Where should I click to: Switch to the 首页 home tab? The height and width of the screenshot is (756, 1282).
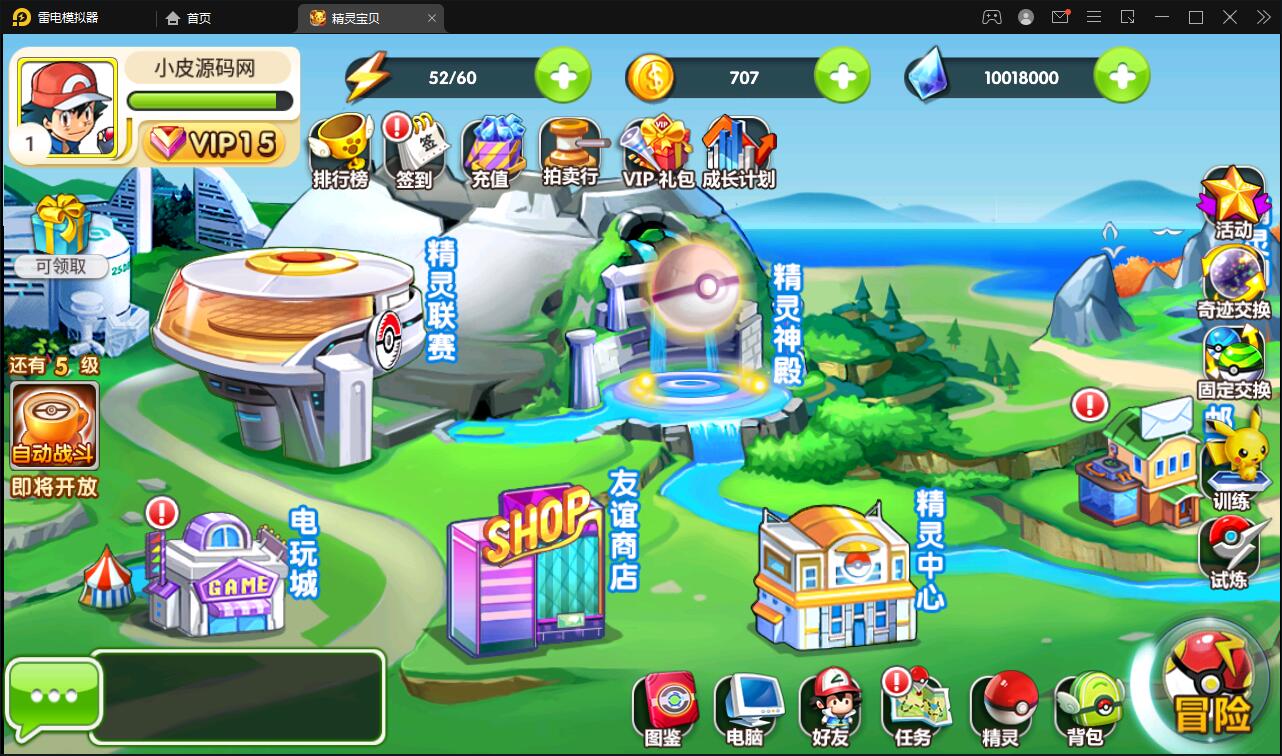tap(189, 18)
